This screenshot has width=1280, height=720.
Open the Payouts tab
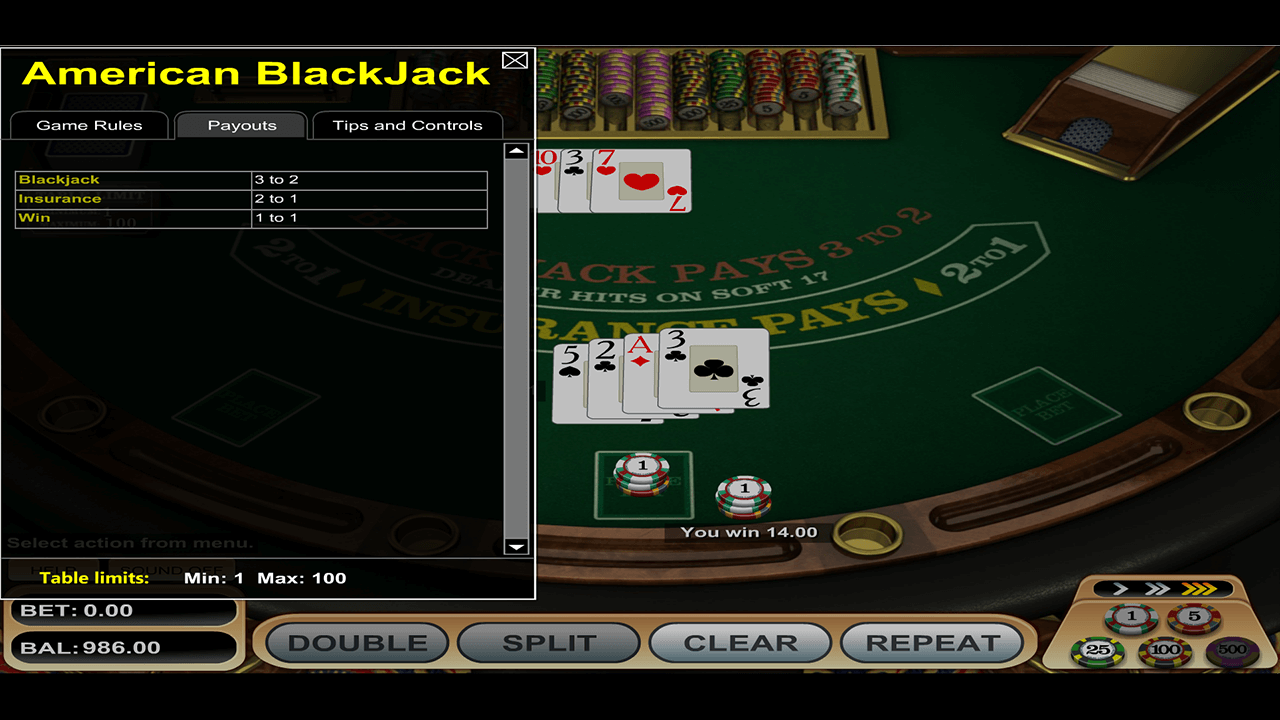(240, 125)
